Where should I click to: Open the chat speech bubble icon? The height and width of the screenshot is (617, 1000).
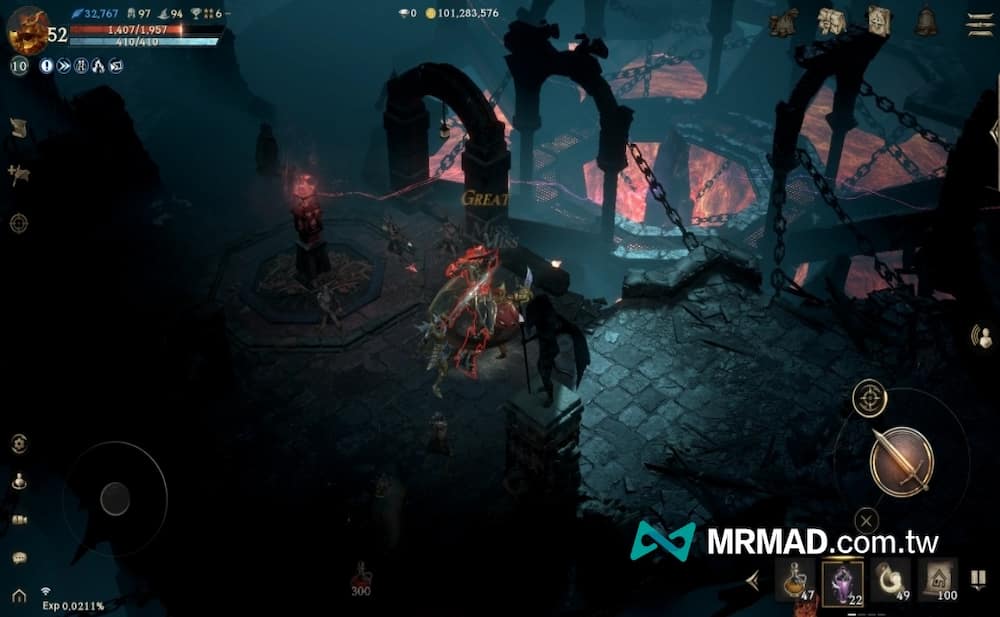click(19, 558)
